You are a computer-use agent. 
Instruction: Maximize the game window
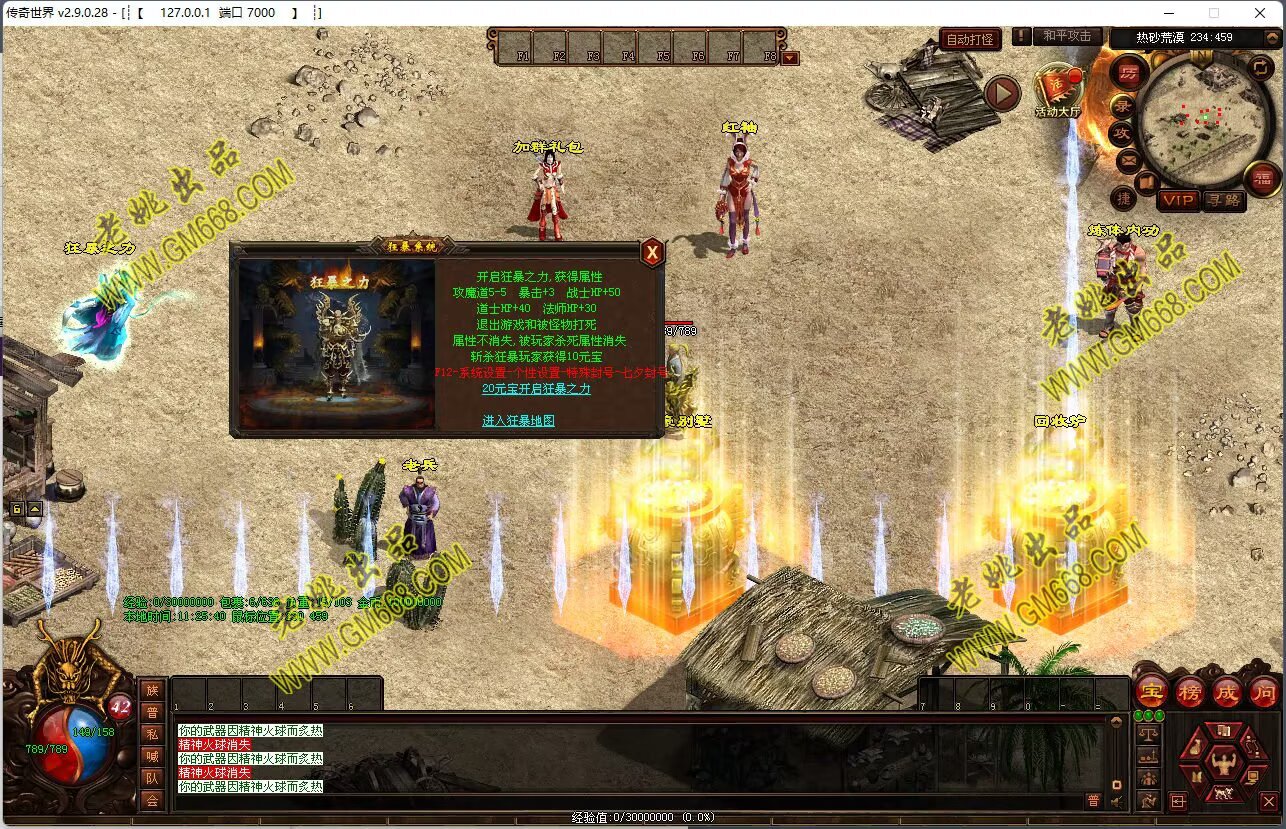pos(1214,13)
